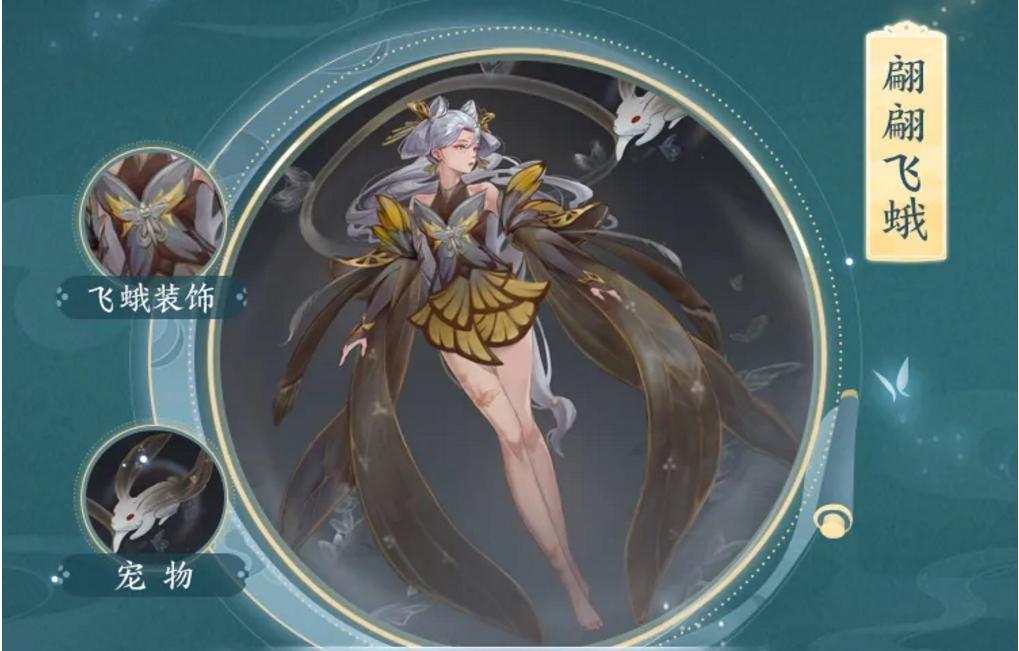Click the 翩翩飞蛾 skin title banner
Screen dimensions: 1019x651
[x=904, y=146]
